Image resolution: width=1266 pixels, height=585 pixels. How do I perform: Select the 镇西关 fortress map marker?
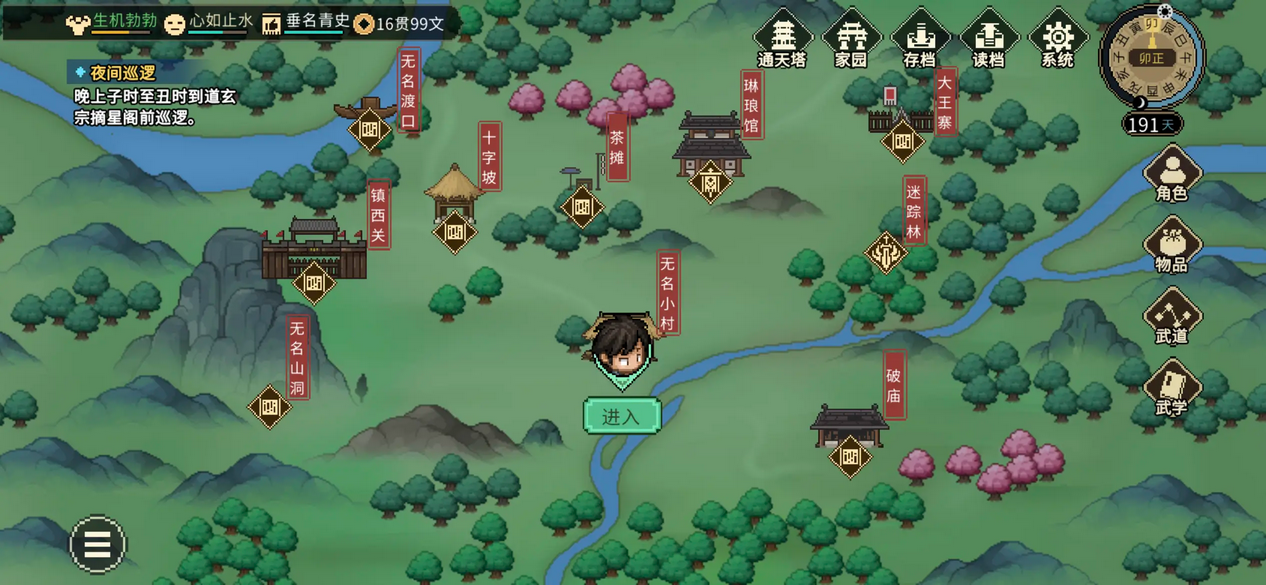314,281
